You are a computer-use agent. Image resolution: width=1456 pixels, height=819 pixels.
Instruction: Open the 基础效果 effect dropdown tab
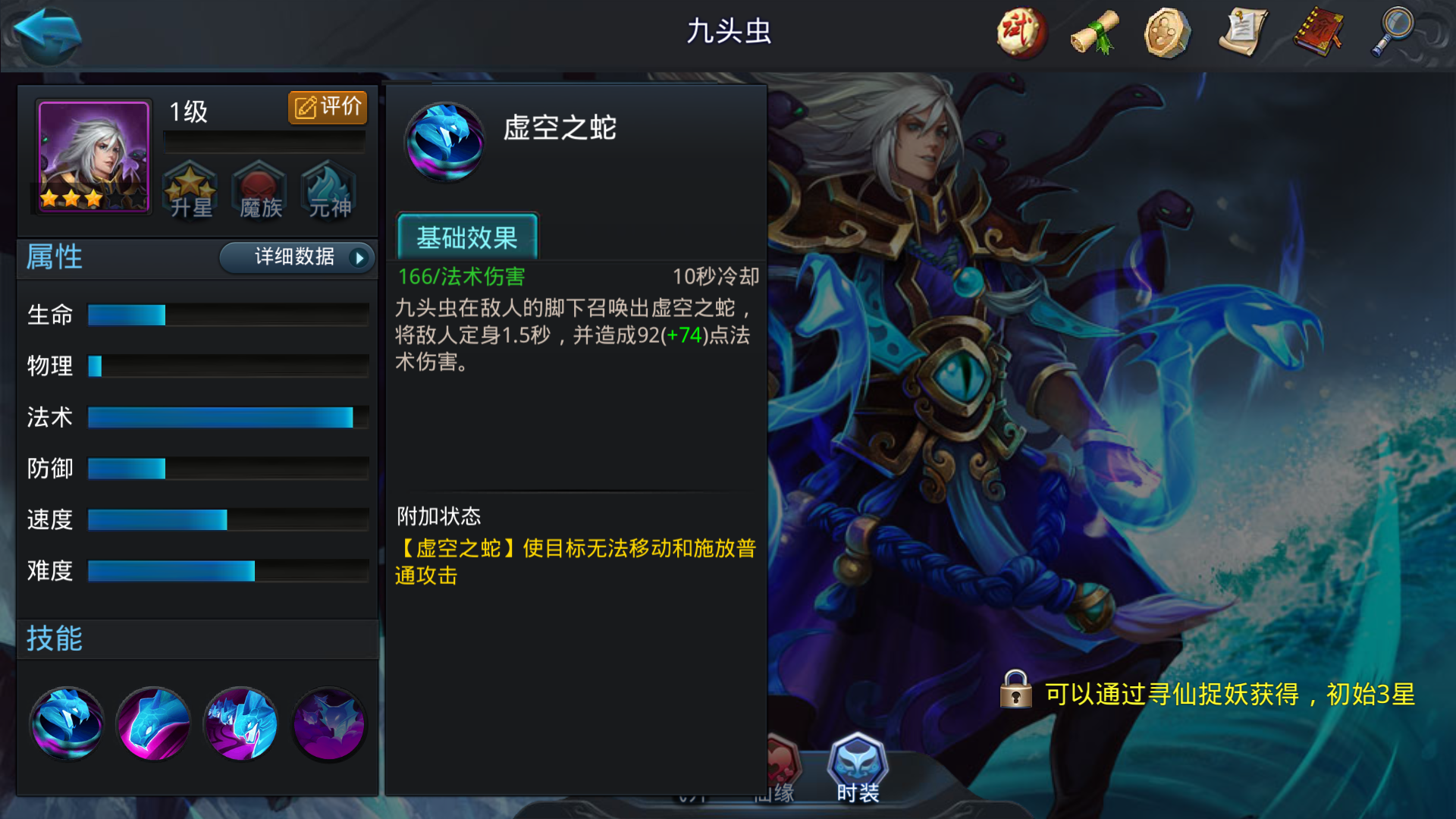[467, 238]
